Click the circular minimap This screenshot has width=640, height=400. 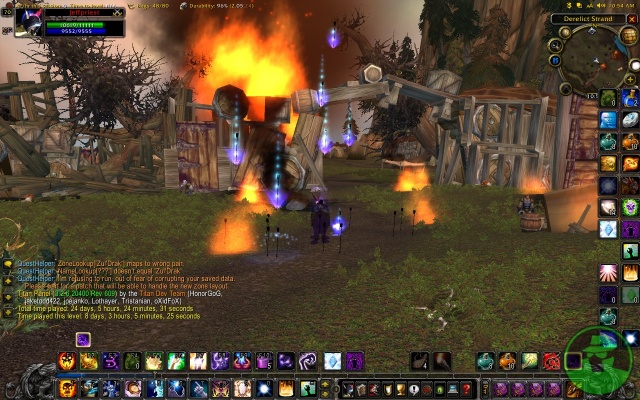(595, 62)
